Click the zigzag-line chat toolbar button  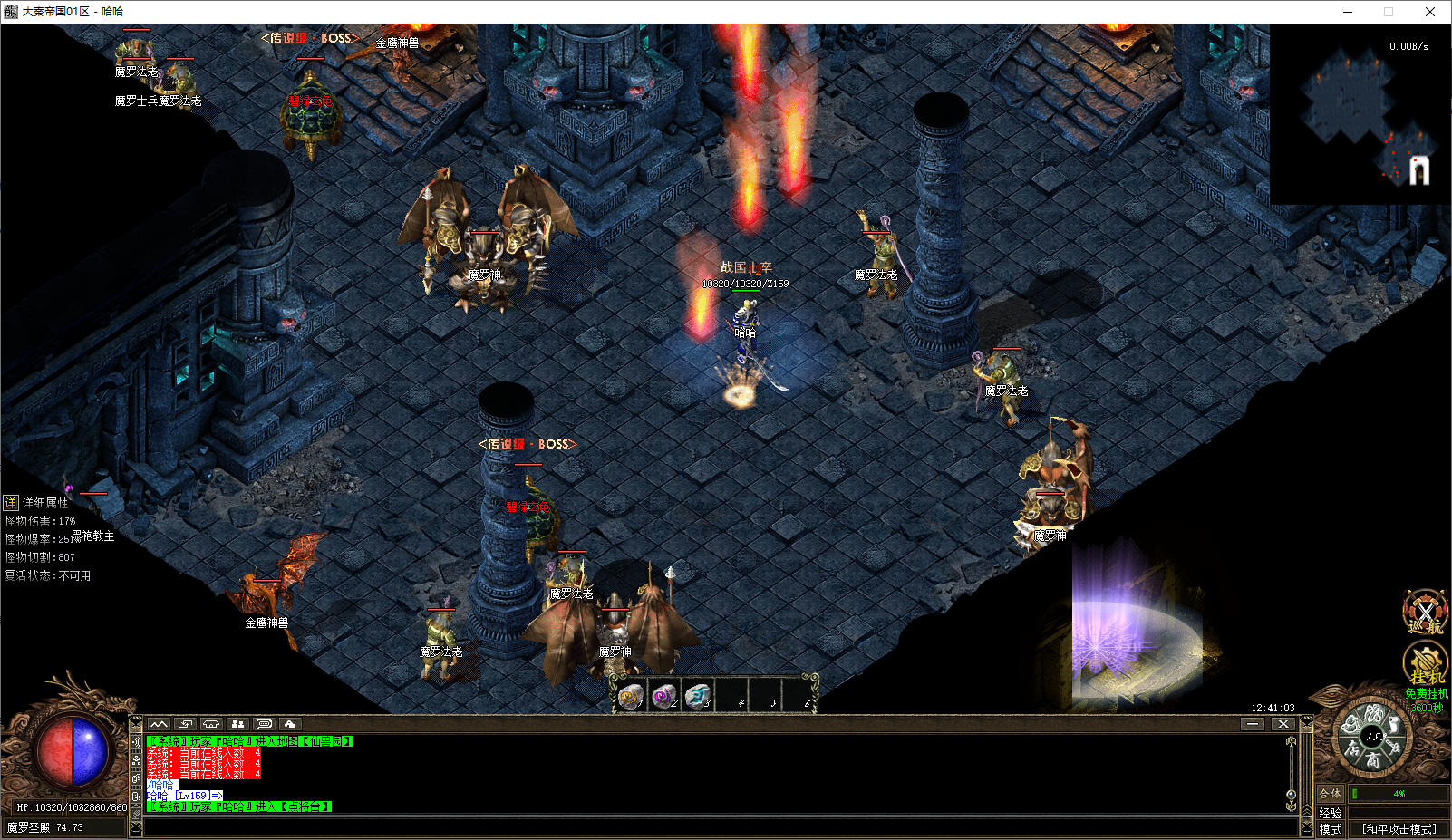coord(159,724)
